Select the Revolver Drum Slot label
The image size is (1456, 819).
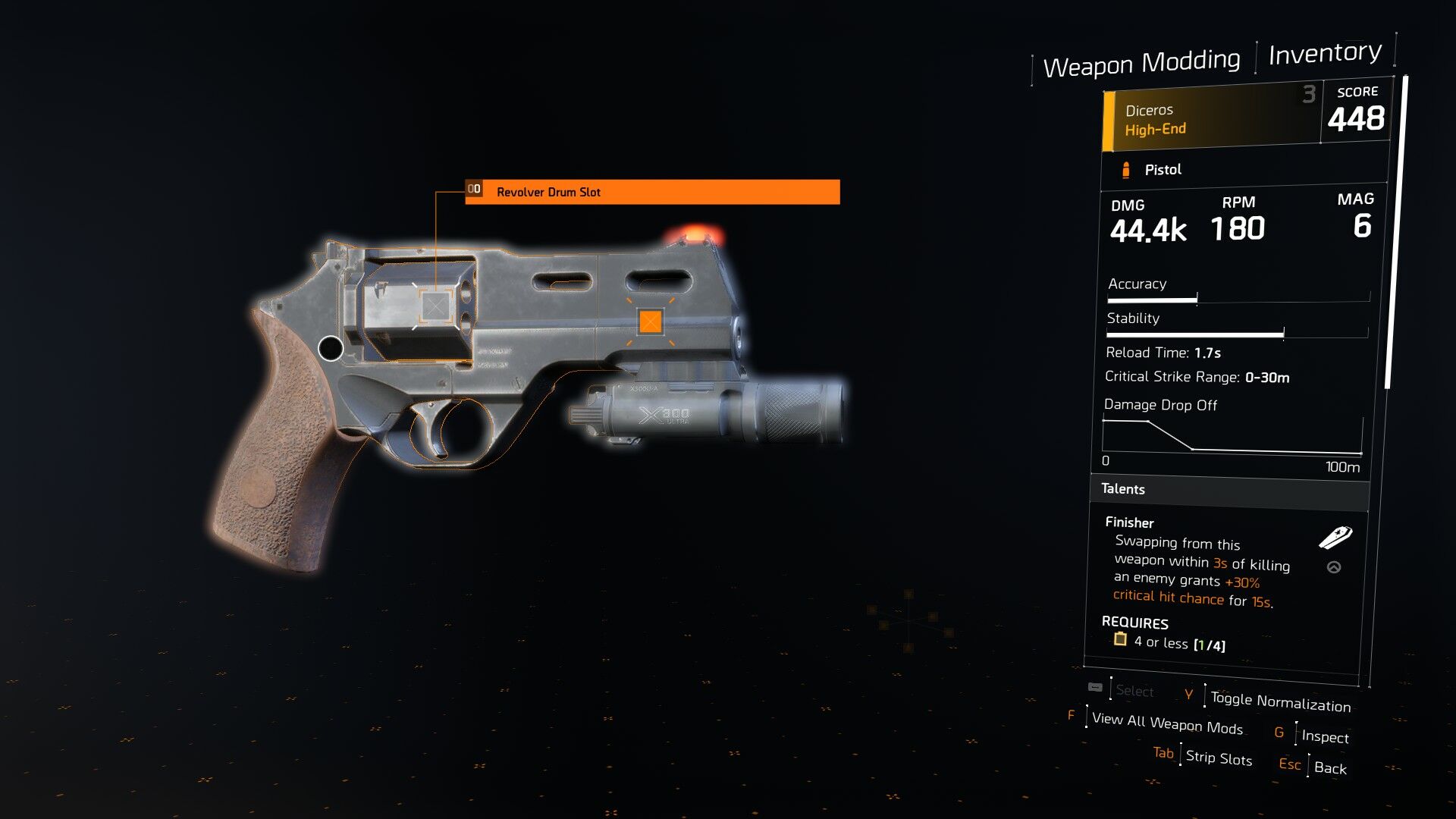(652, 192)
